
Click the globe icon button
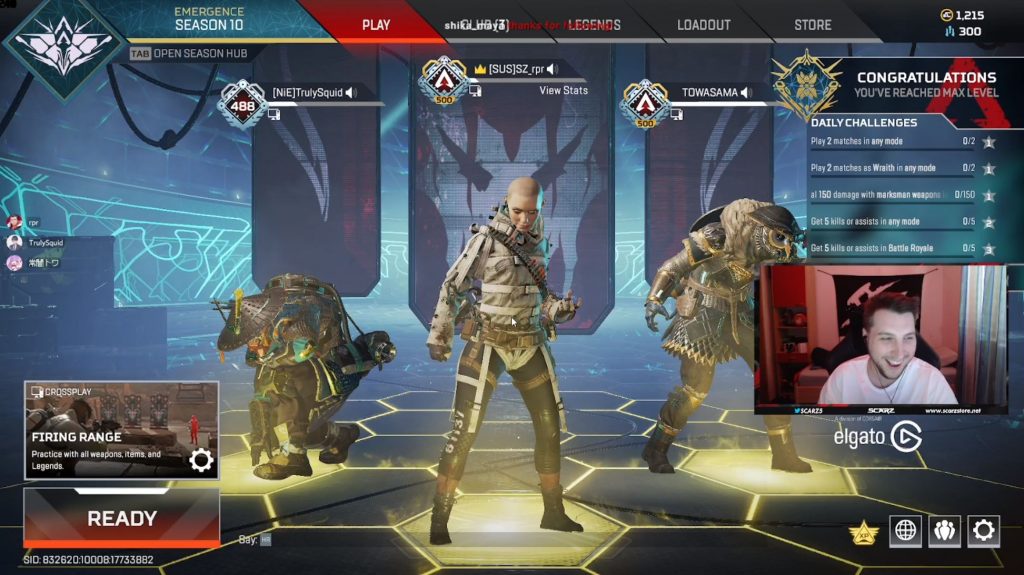[905, 530]
